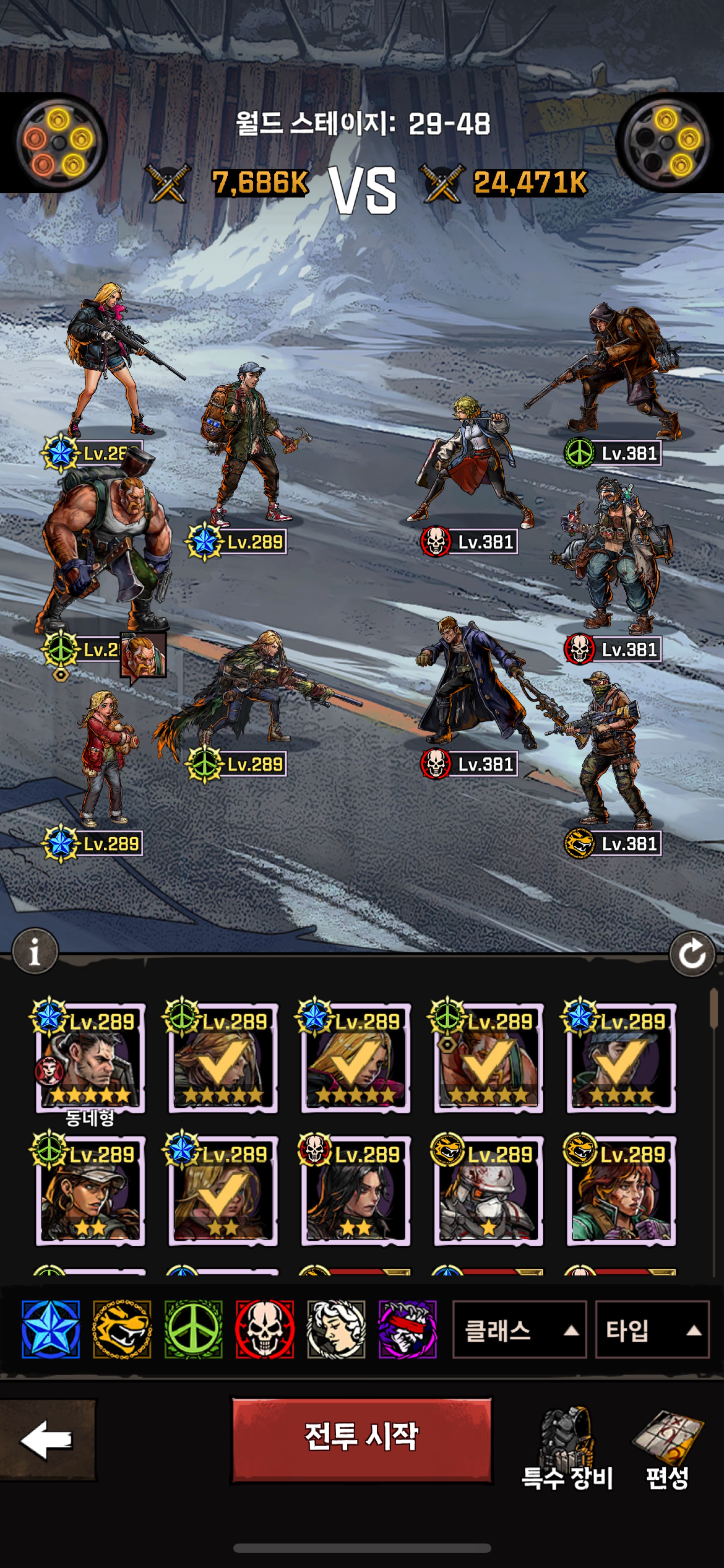Filter heroes by blue star faction
Screen dimensions: 724x1568
[51, 1330]
